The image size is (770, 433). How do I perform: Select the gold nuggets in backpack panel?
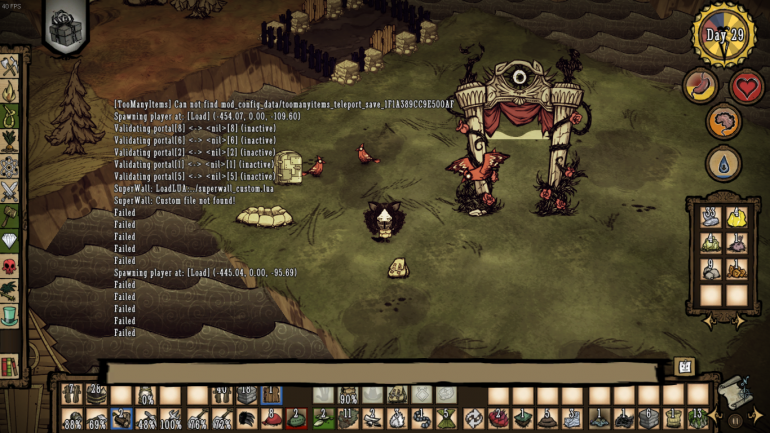[x=736, y=269]
